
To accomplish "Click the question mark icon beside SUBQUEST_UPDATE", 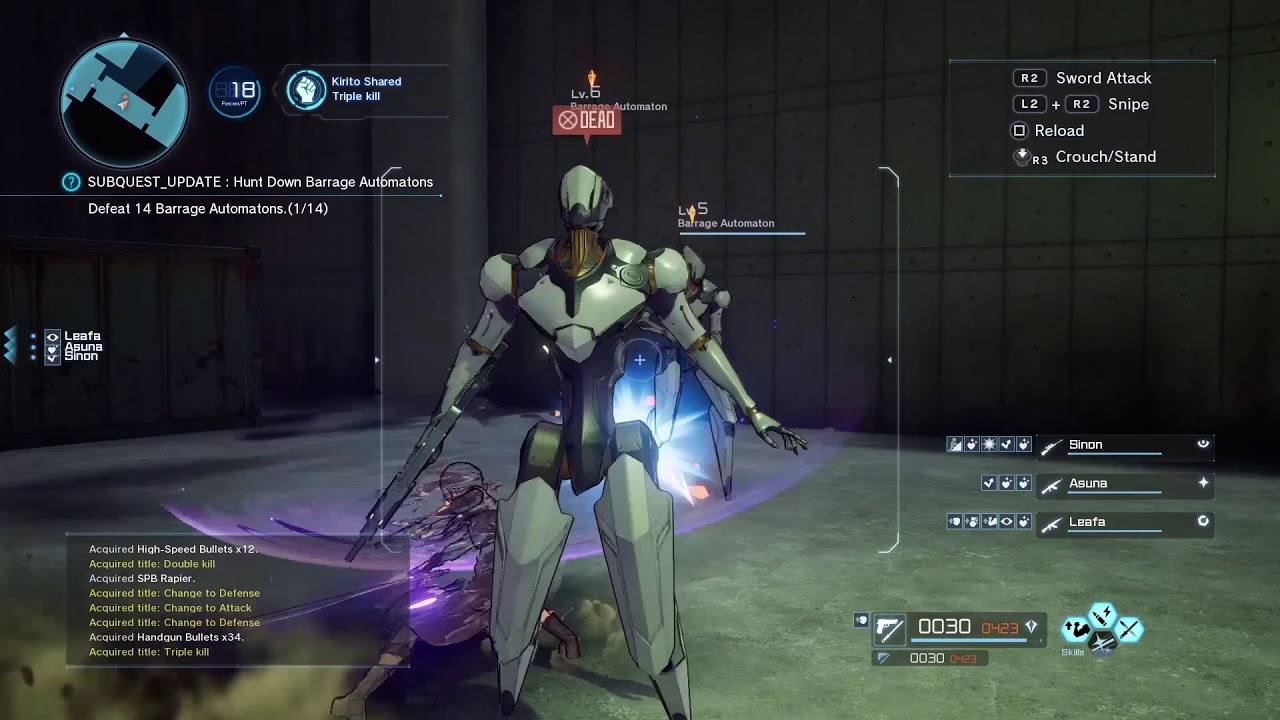I will click(x=69, y=182).
